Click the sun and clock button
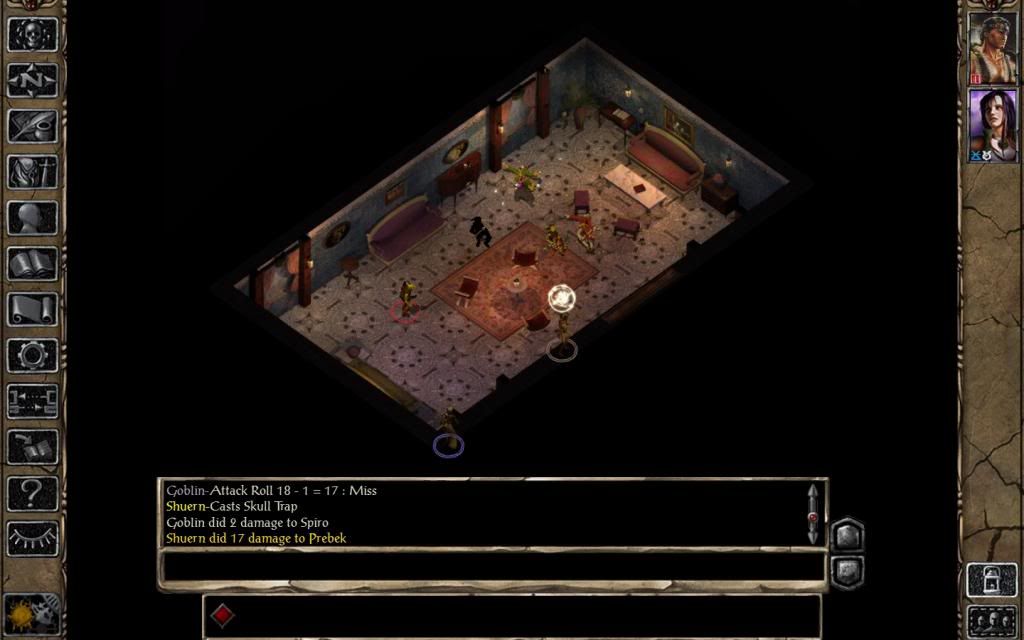1024x640 pixels. (33, 612)
